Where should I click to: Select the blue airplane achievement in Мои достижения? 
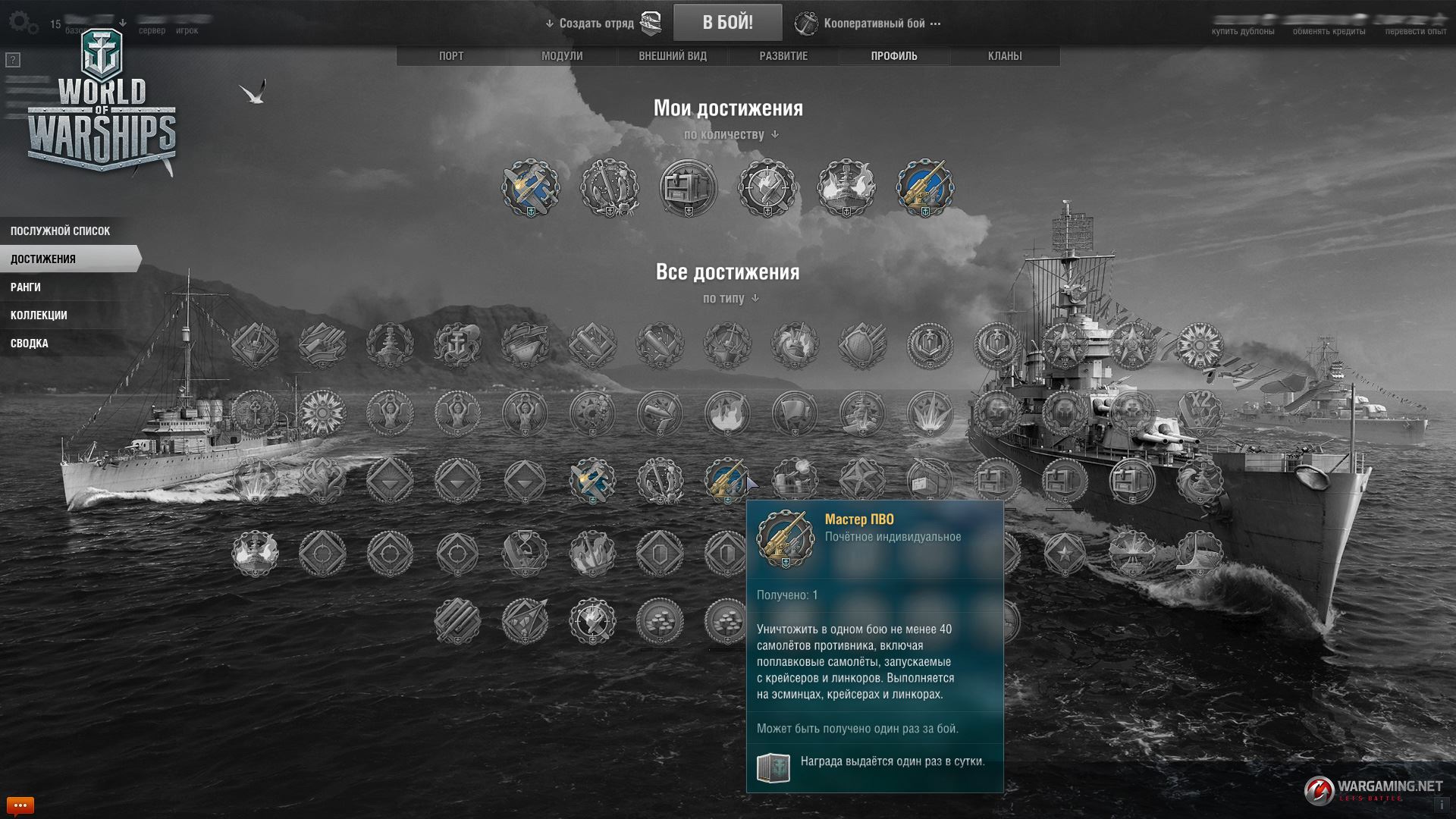(x=531, y=187)
